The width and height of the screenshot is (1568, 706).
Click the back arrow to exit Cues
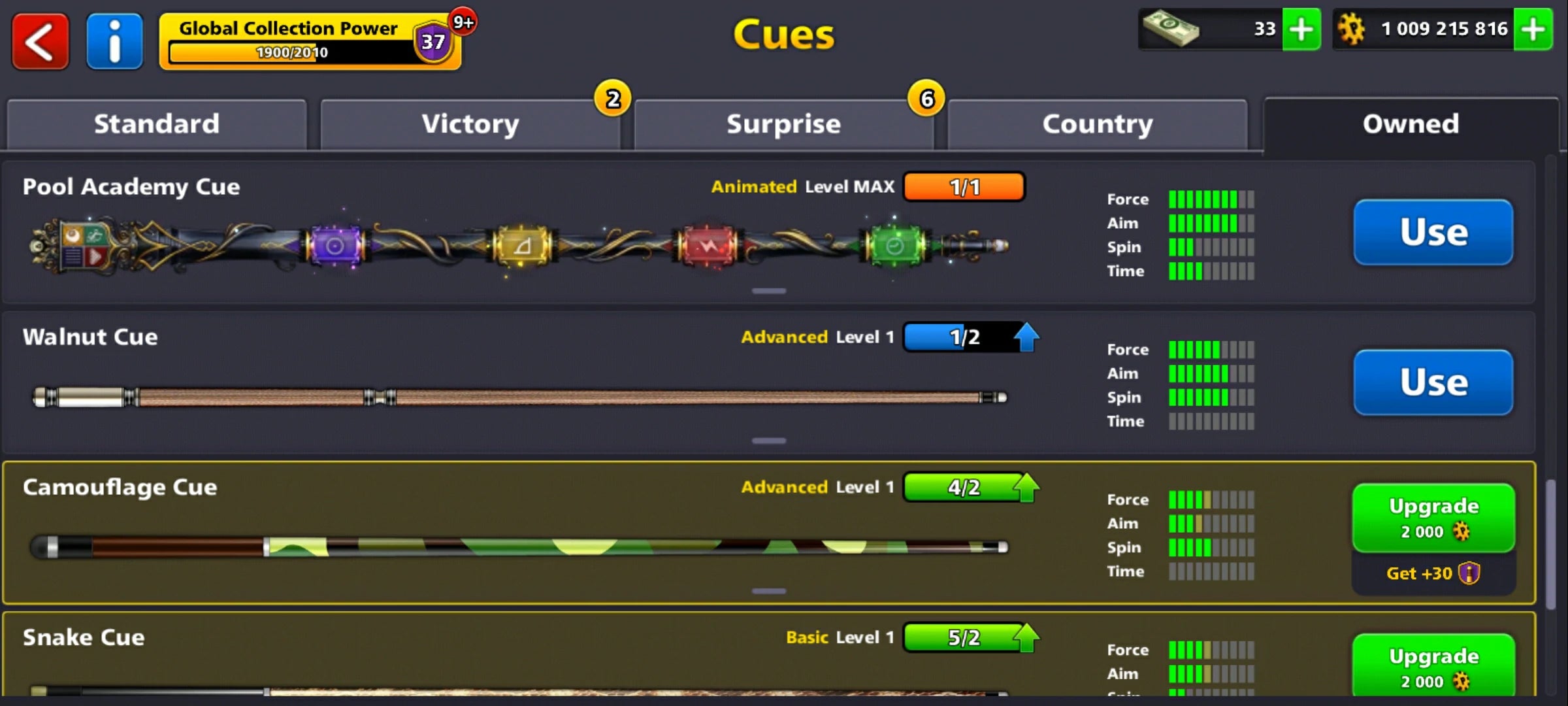(x=41, y=41)
